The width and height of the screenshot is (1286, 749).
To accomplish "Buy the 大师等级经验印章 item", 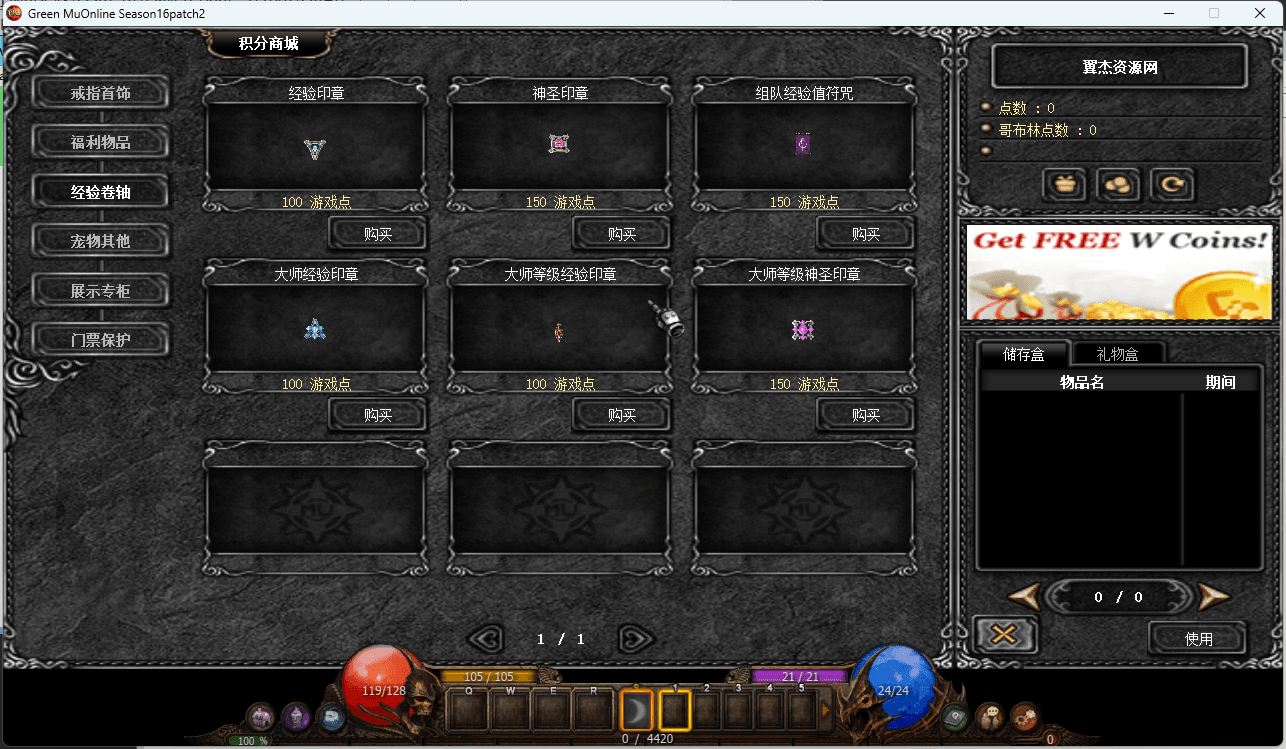I will [x=622, y=415].
